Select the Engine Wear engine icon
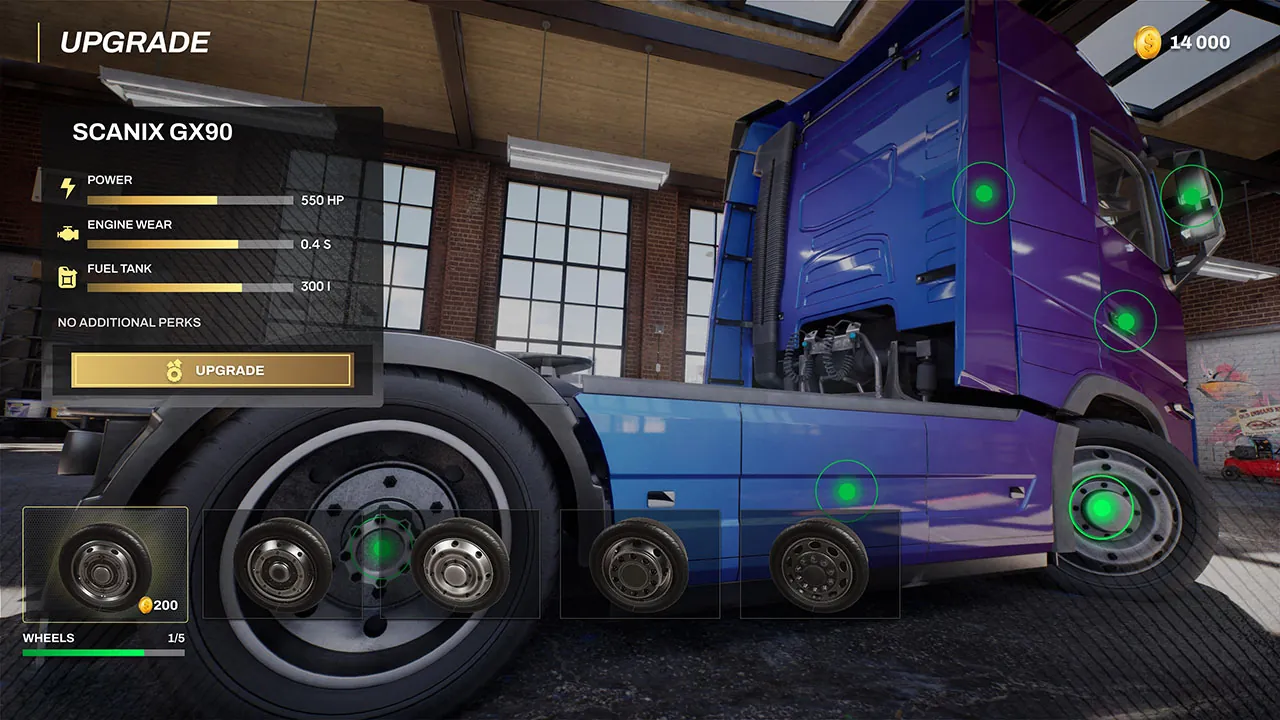The image size is (1280, 720). coord(67,231)
